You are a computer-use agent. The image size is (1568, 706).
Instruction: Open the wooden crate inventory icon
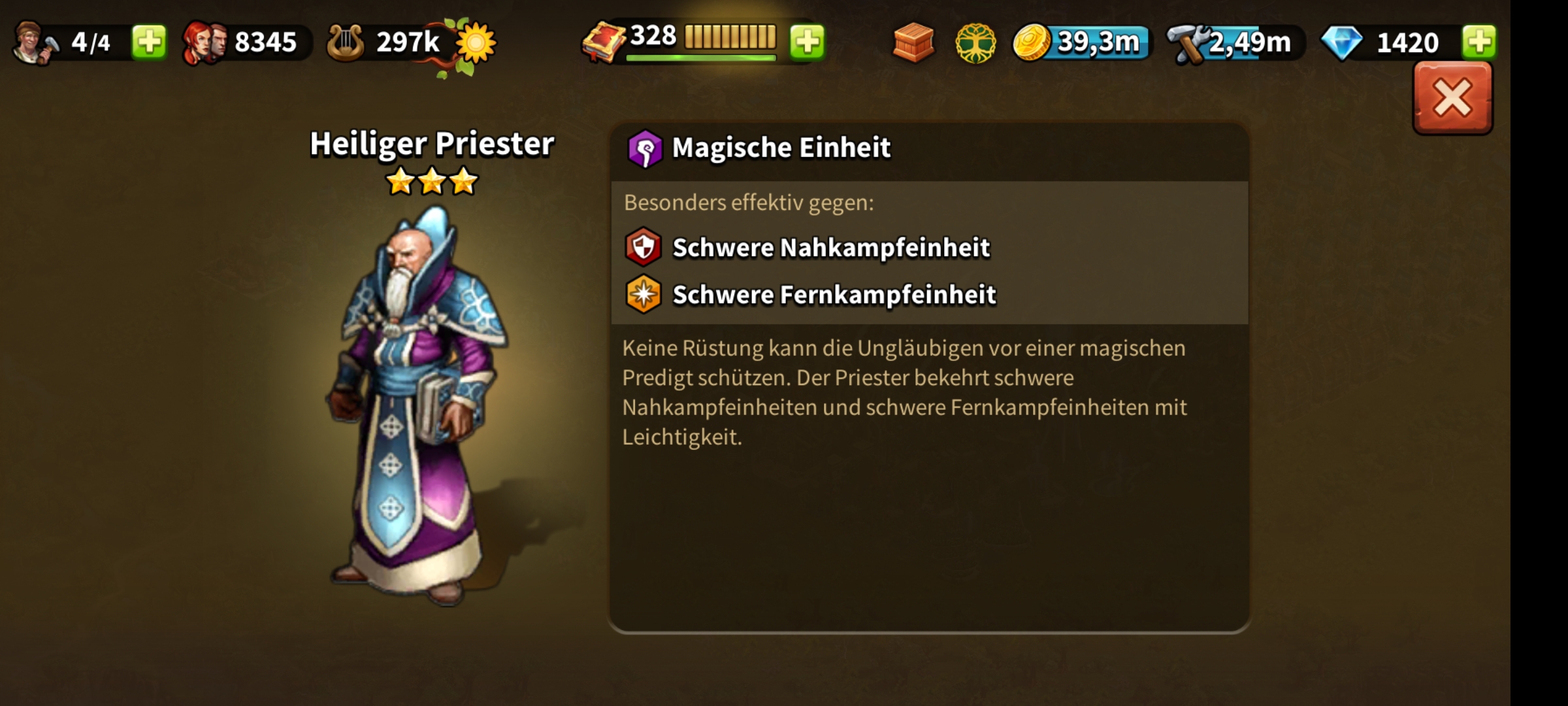point(913,42)
